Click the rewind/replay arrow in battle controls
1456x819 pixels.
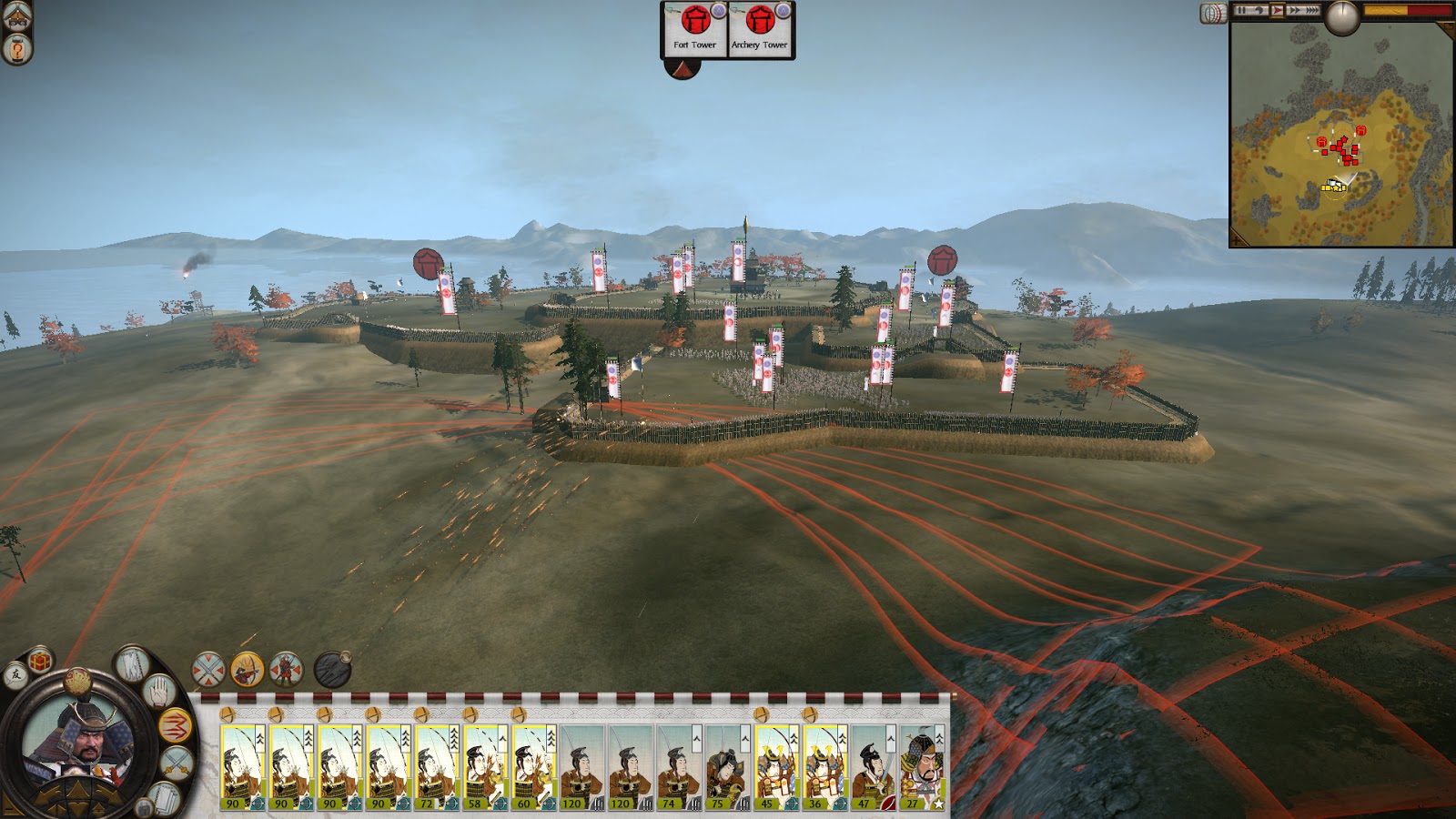tap(1259, 10)
